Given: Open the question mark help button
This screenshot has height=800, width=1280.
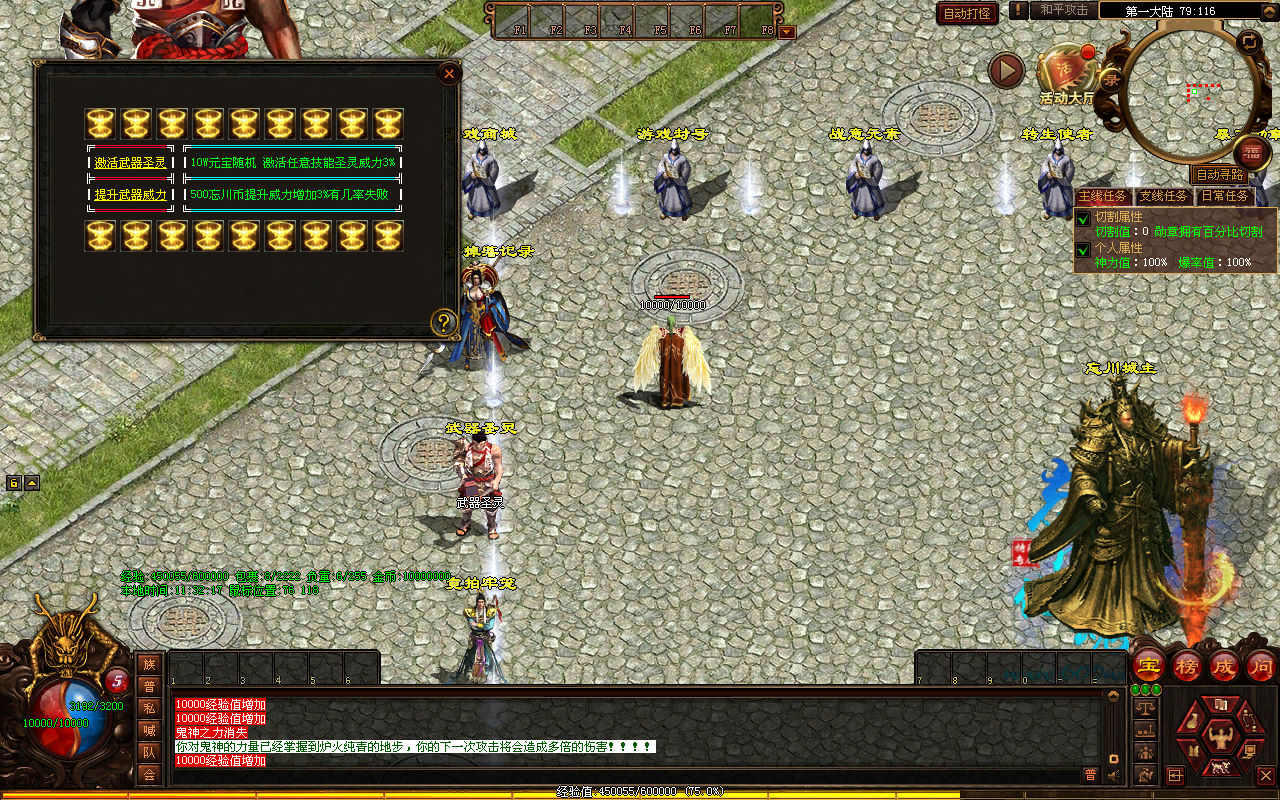Looking at the screenshot, I should [444, 322].
